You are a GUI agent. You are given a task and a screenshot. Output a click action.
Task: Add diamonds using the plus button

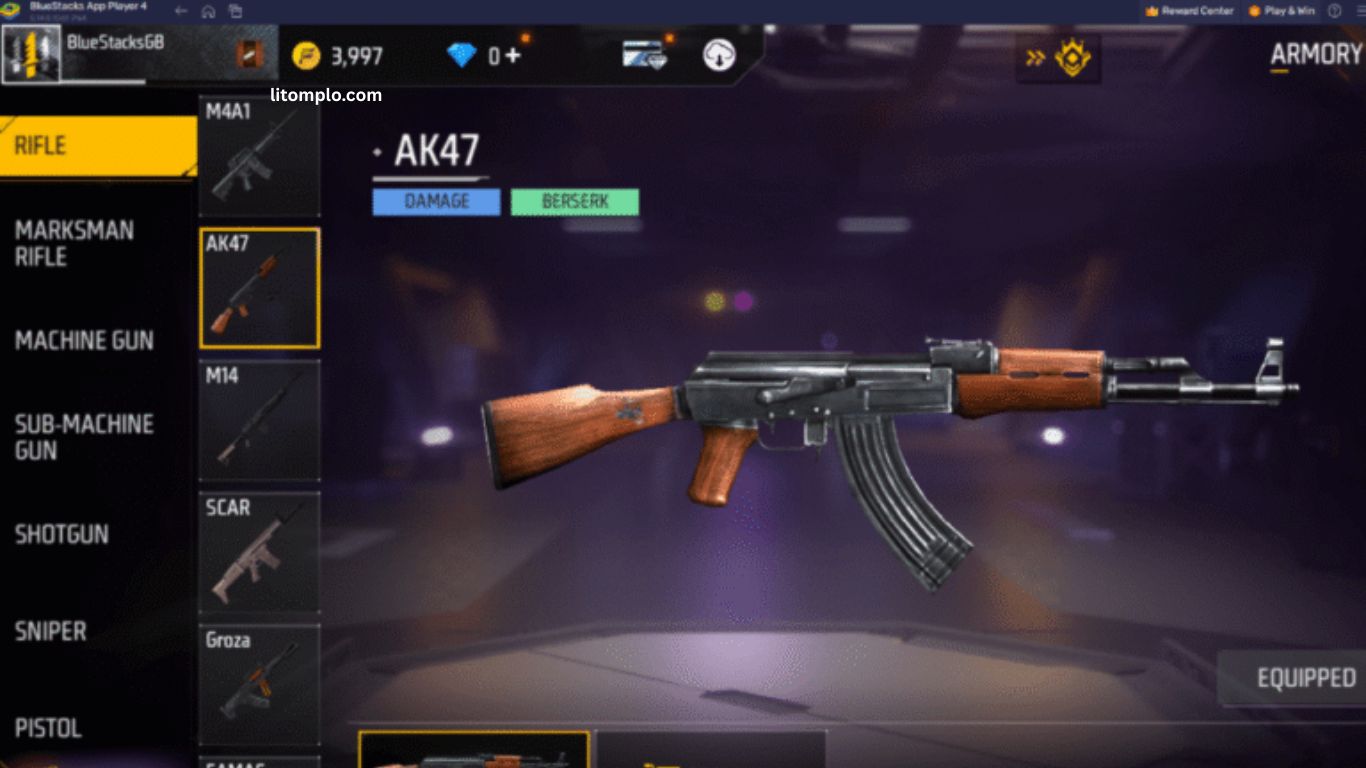[512, 55]
